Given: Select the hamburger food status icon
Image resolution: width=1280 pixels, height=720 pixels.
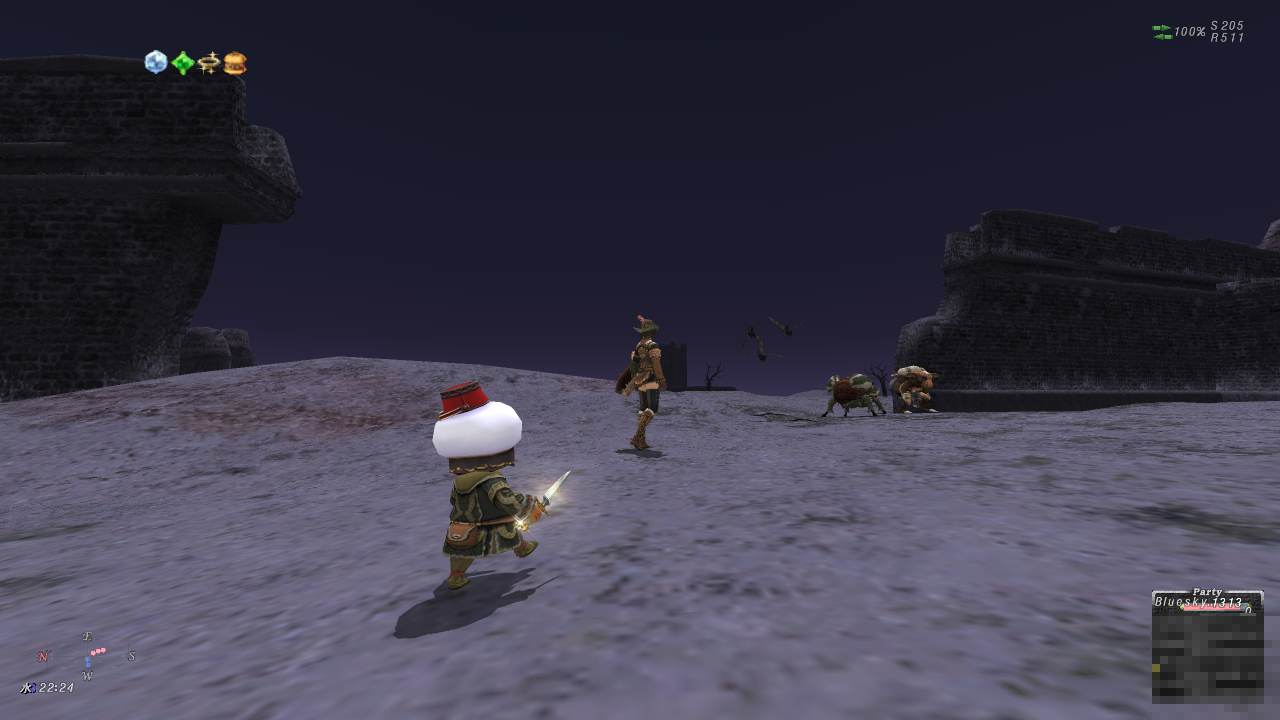Looking at the screenshot, I should point(235,63).
